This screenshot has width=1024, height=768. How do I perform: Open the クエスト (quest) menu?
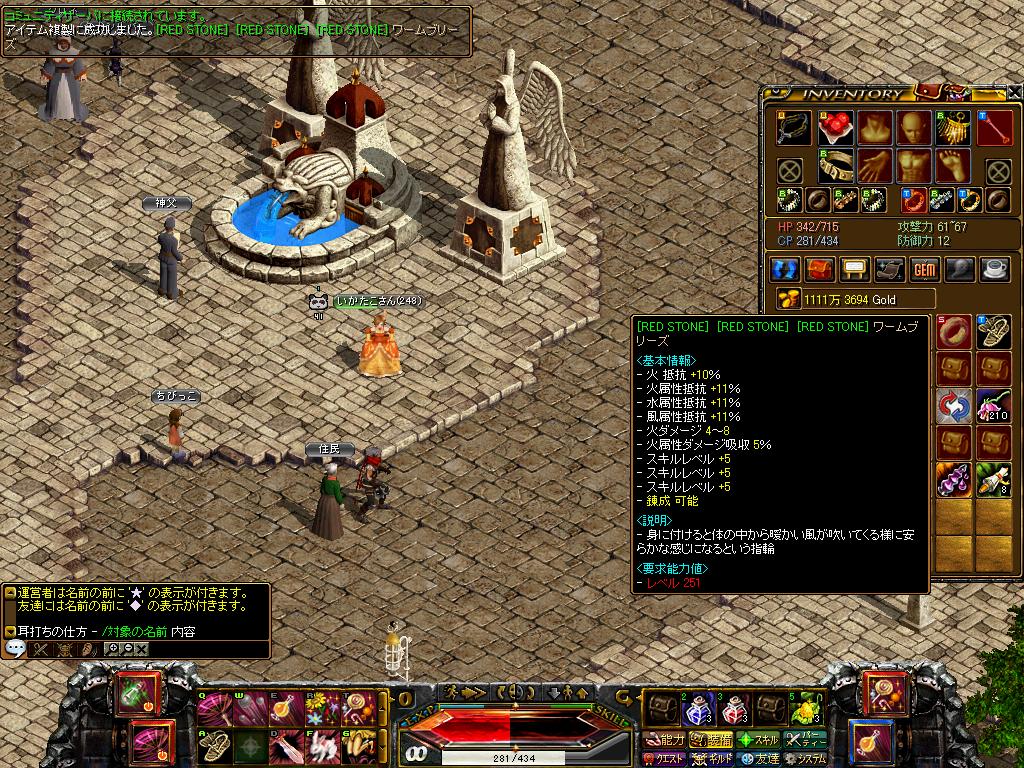coord(664,759)
